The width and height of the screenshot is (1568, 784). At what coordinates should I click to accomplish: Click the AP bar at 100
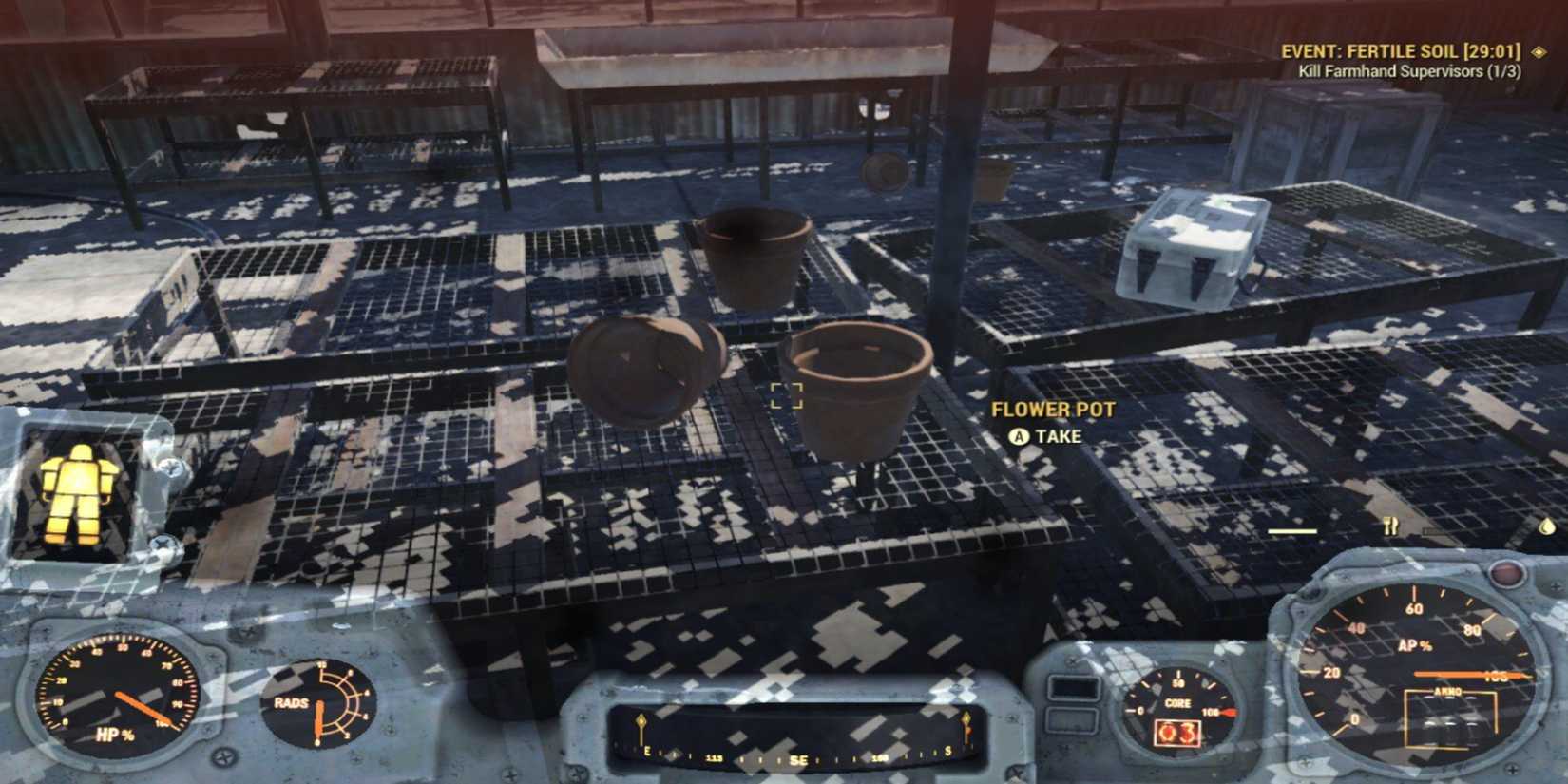click(1467, 675)
